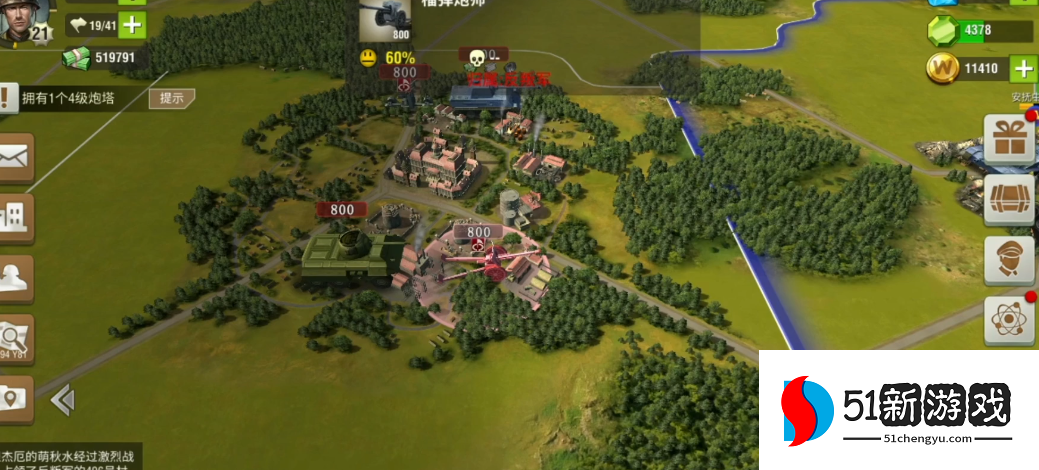Collapse the left sidebar with double arrow

(x=62, y=401)
